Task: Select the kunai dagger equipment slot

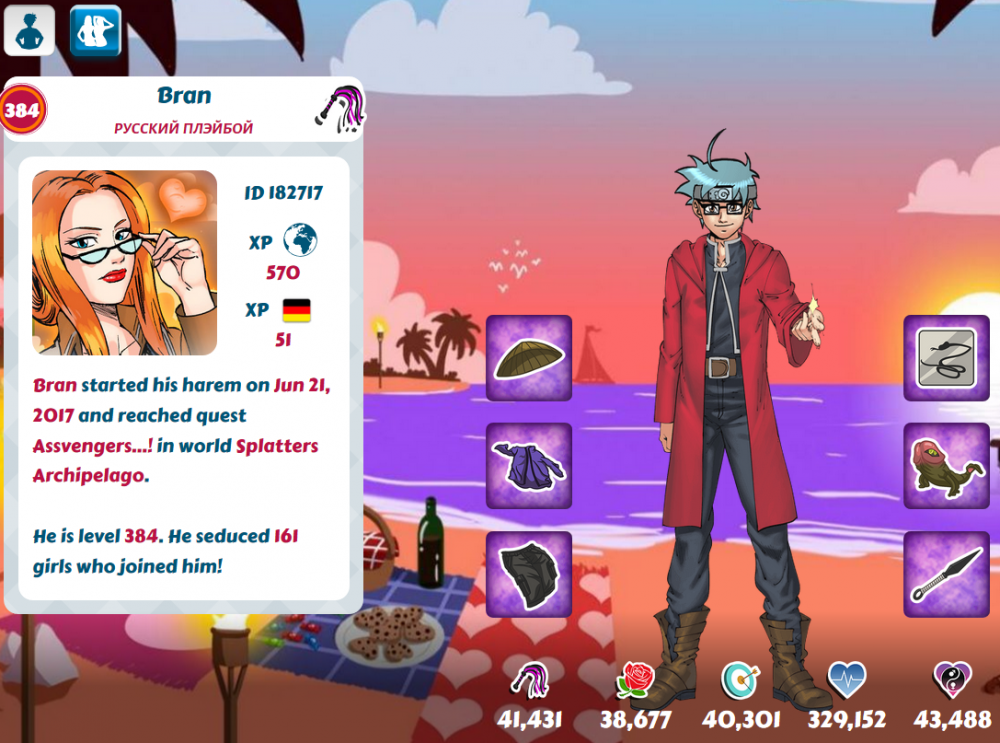Action: click(x=947, y=574)
